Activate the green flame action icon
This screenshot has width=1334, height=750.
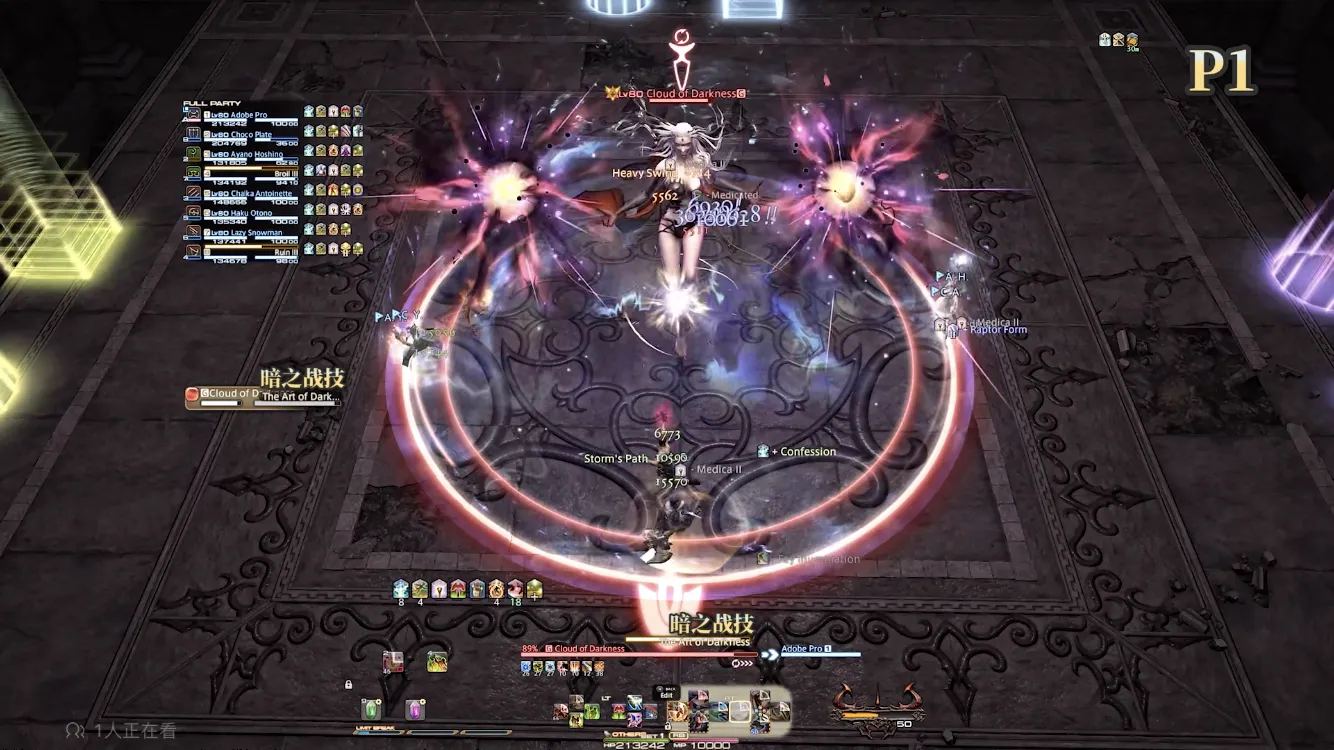click(x=436, y=661)
